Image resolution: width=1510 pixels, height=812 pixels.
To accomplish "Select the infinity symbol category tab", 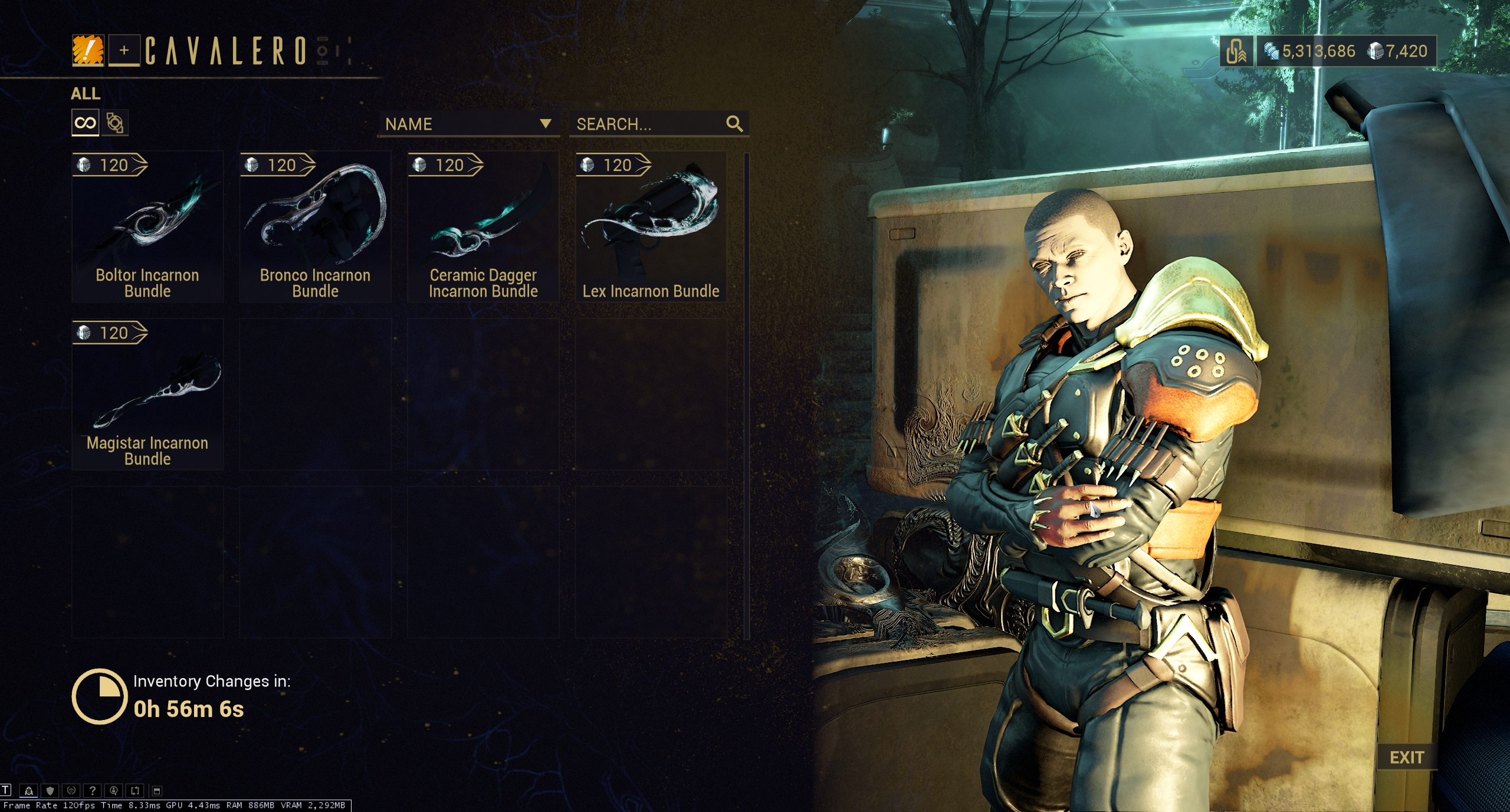I will pyautogui.click(x=86, y=123).
